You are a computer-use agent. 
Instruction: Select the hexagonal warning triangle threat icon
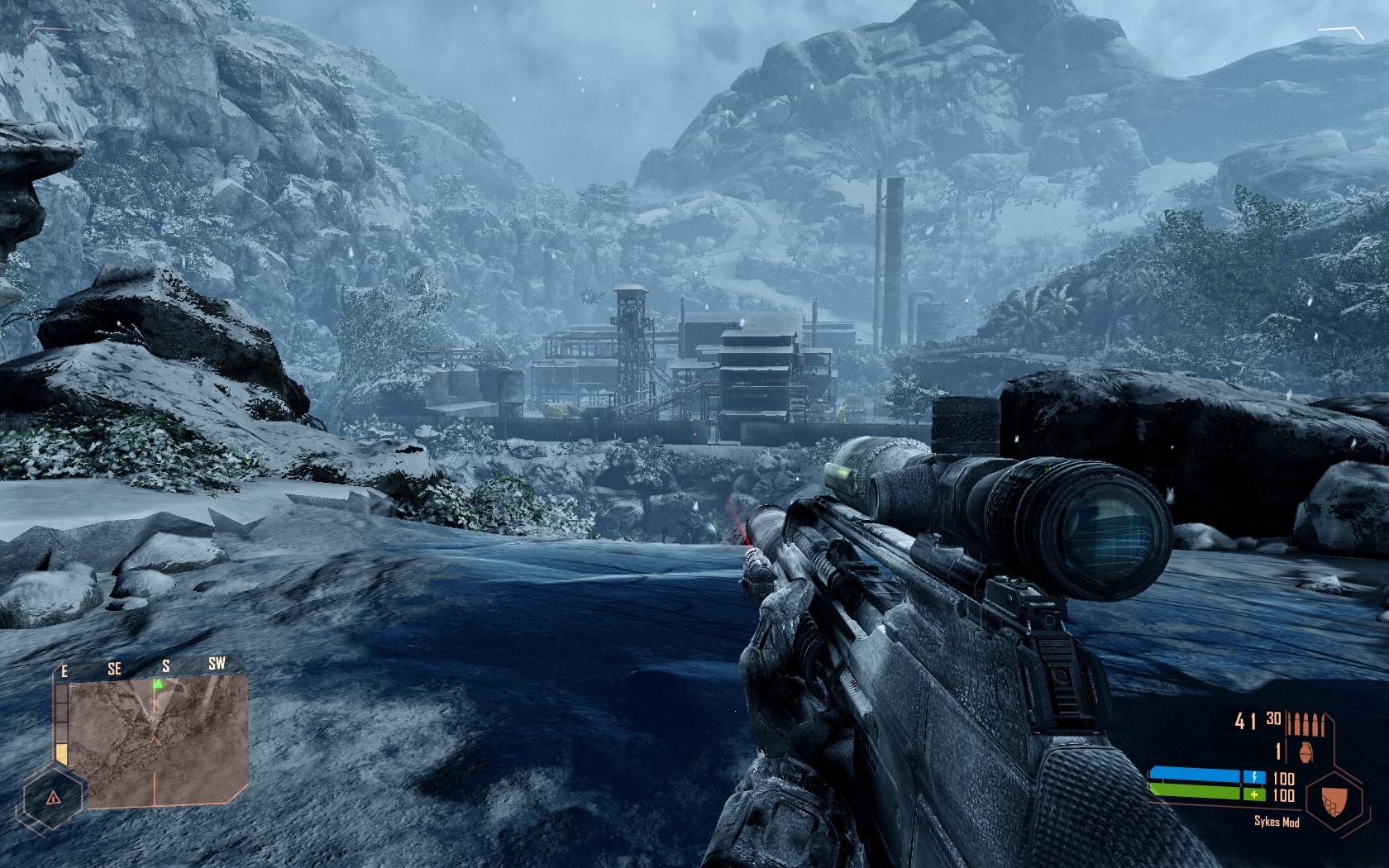click(x=53, y=798)
